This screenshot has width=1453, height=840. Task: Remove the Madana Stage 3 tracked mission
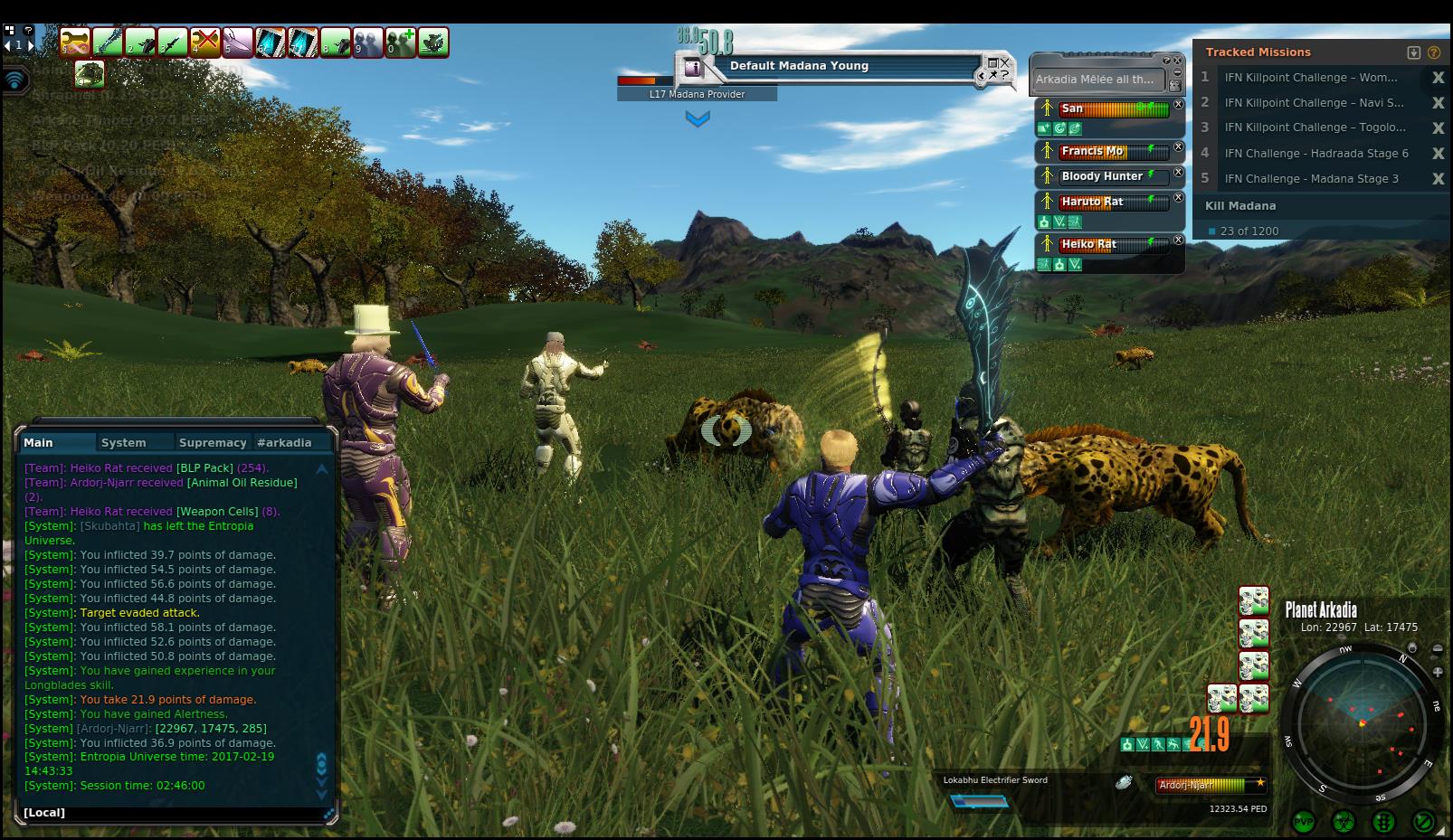point(1438,179)
